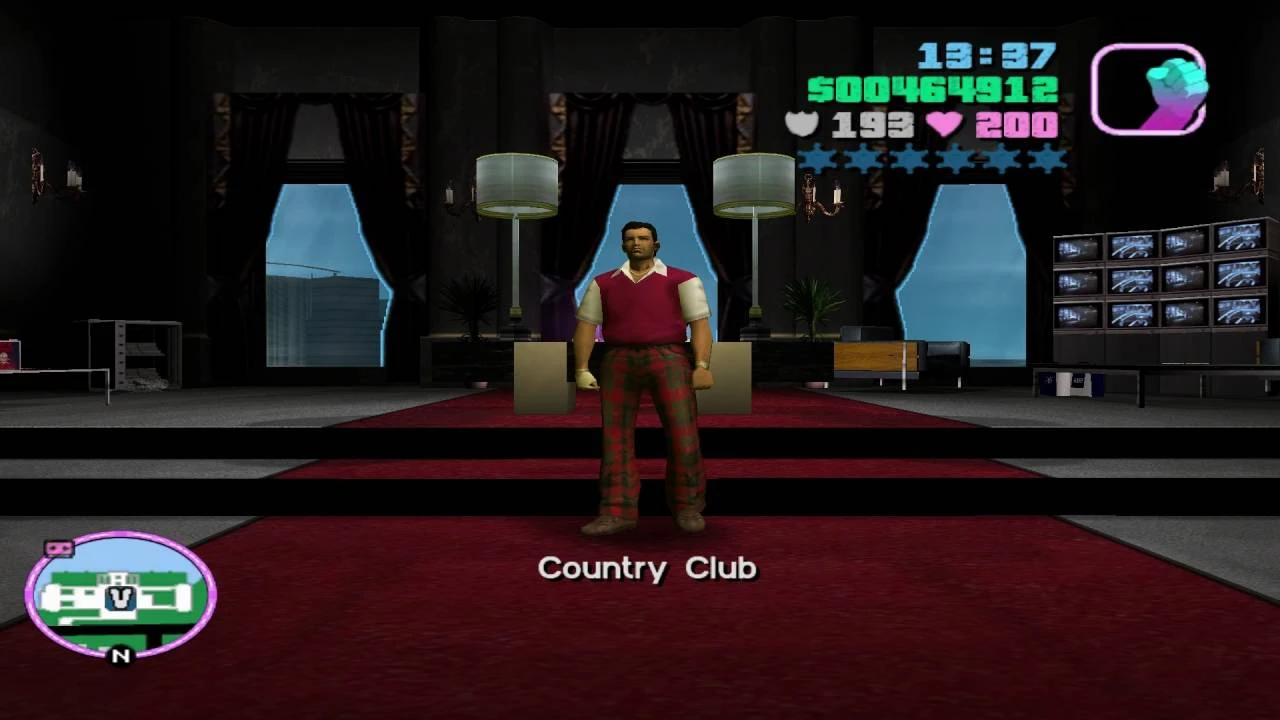Click the Country Club location label
This screenshot has height=720, width=1280.
point(647,568)
